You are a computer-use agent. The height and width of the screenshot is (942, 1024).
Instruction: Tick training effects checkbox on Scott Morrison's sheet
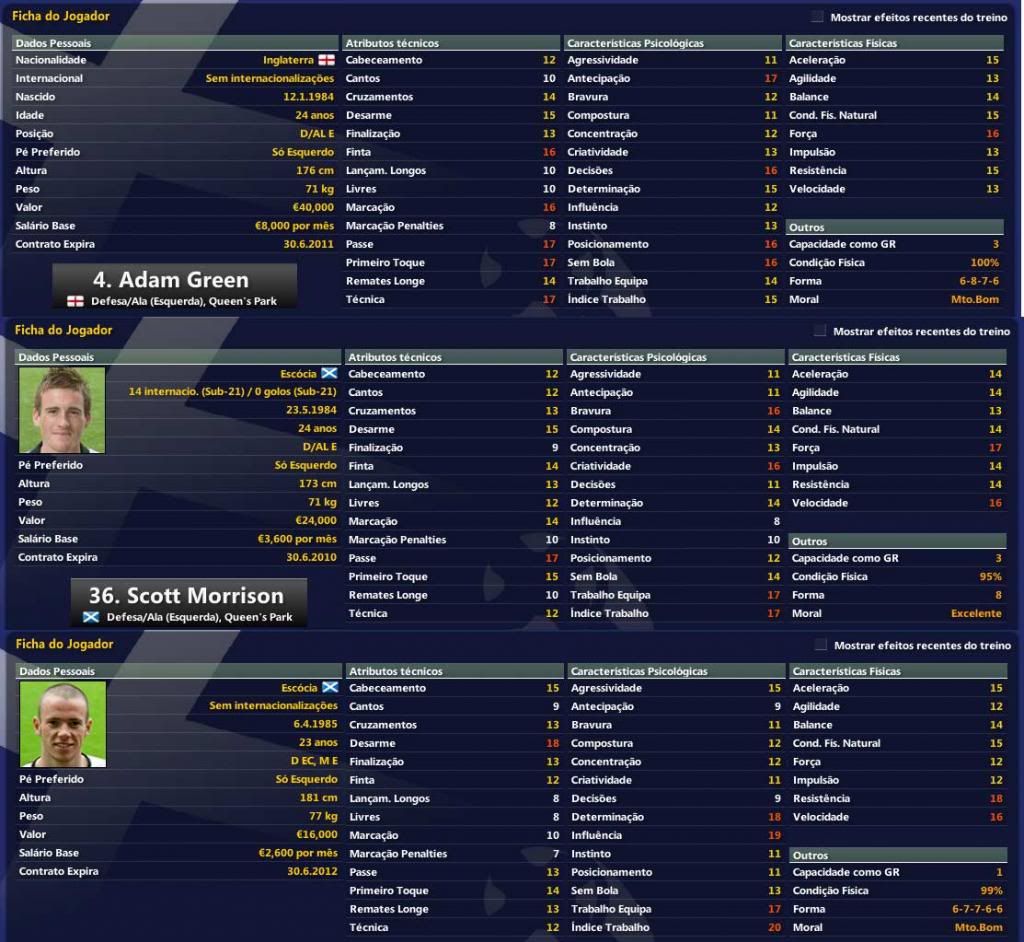point(820,331)
